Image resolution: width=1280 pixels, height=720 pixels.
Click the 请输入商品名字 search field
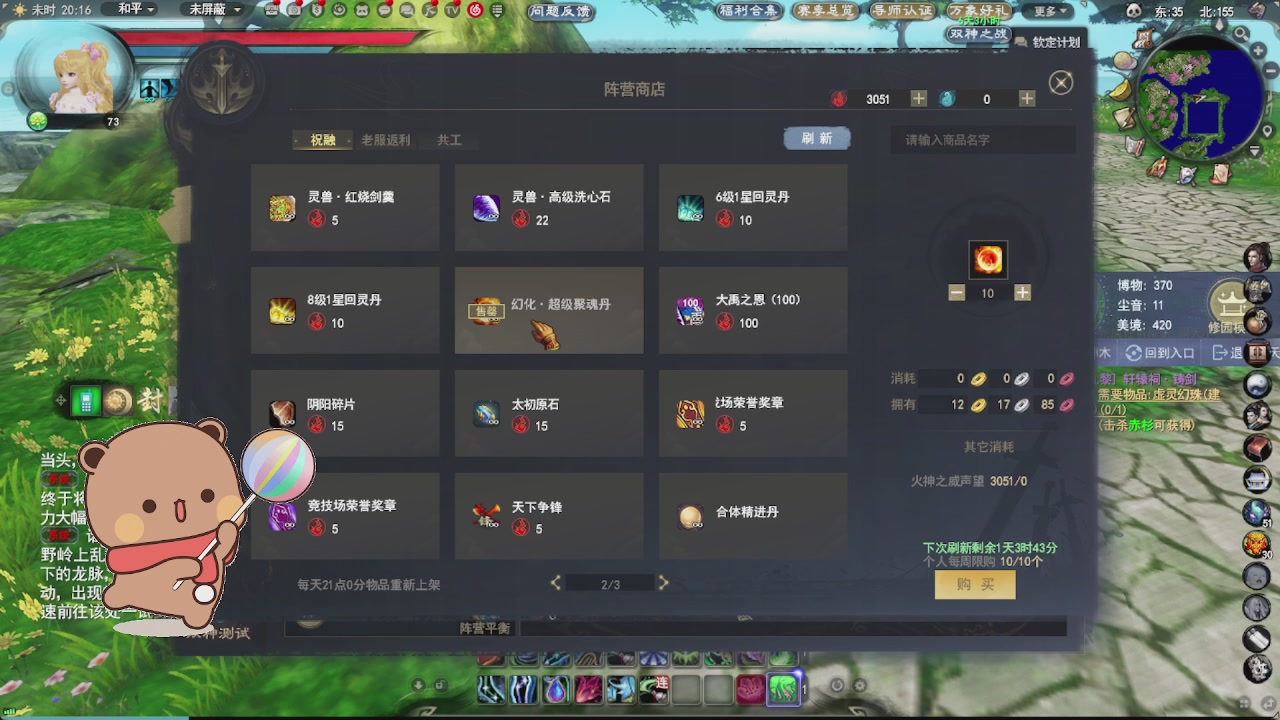(x=982, y=140)
